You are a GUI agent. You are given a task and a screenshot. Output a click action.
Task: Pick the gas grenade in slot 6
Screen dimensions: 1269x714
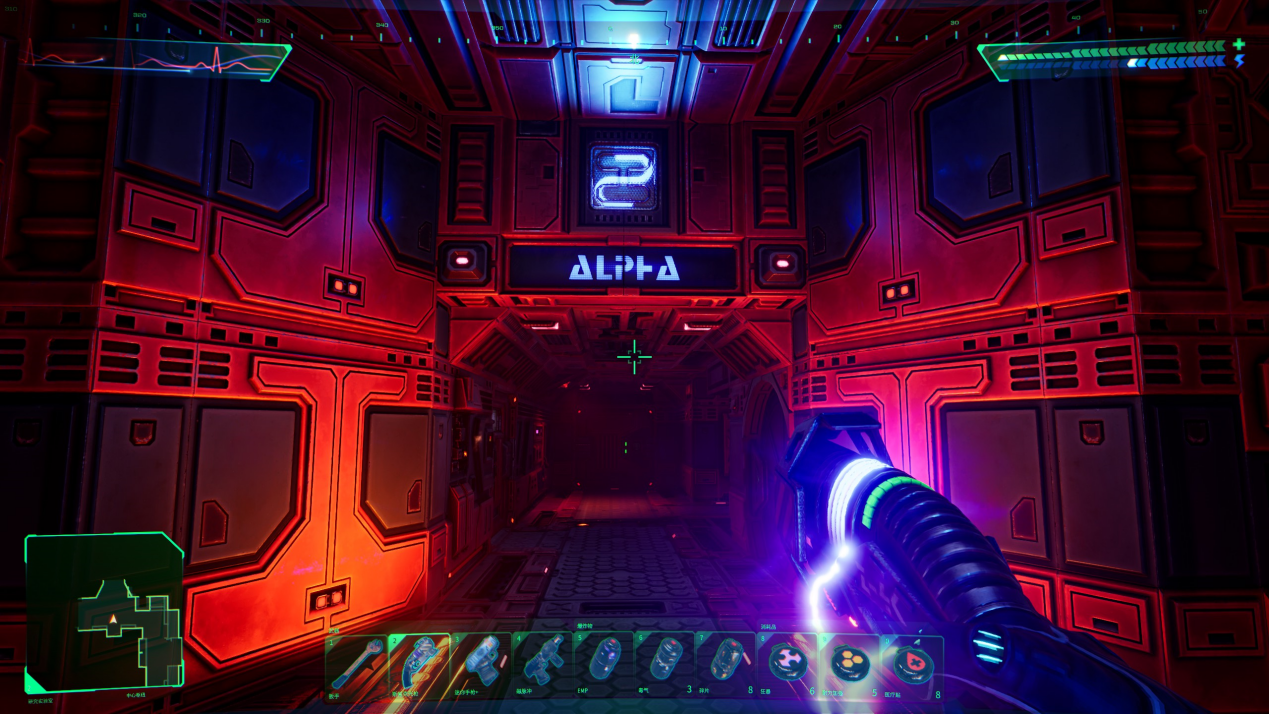(x=665, y=664)
